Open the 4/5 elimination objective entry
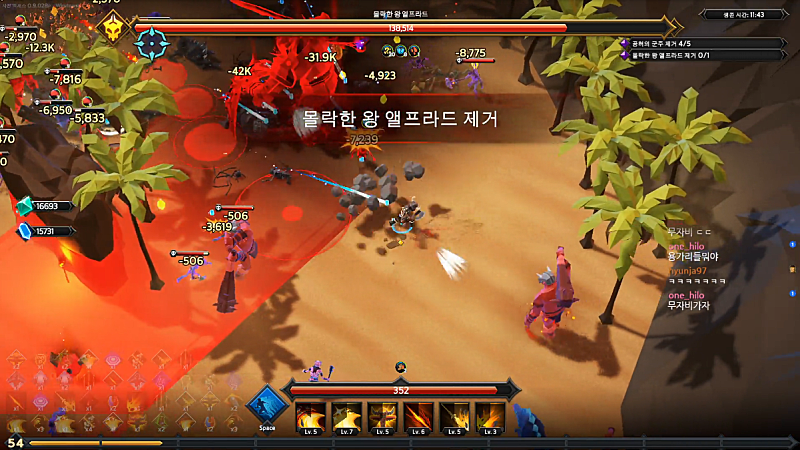Image resolution: width=800 pixels, height=450 pixels. [705, 43]
